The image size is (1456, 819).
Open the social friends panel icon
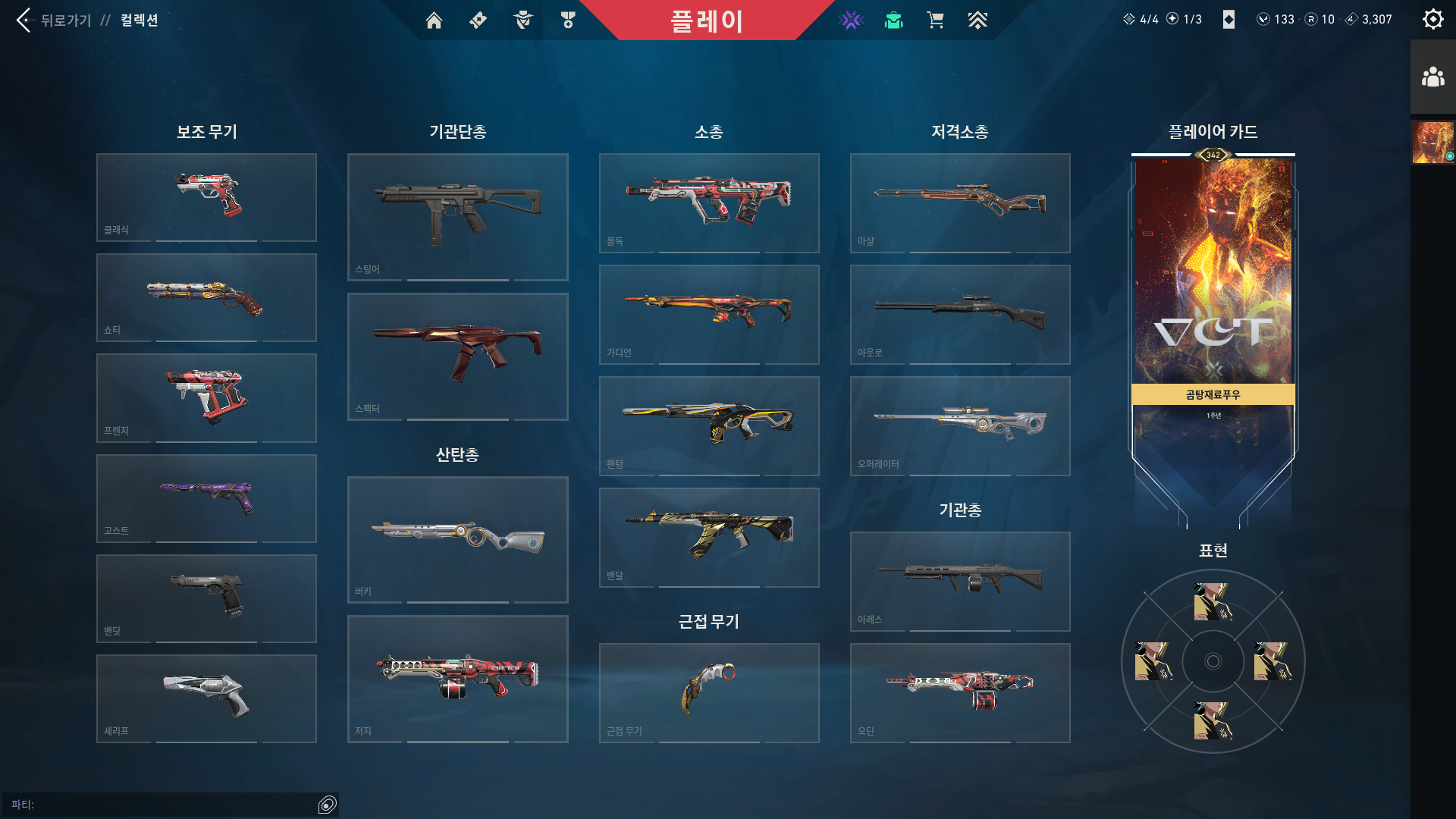click(1432, 74)
